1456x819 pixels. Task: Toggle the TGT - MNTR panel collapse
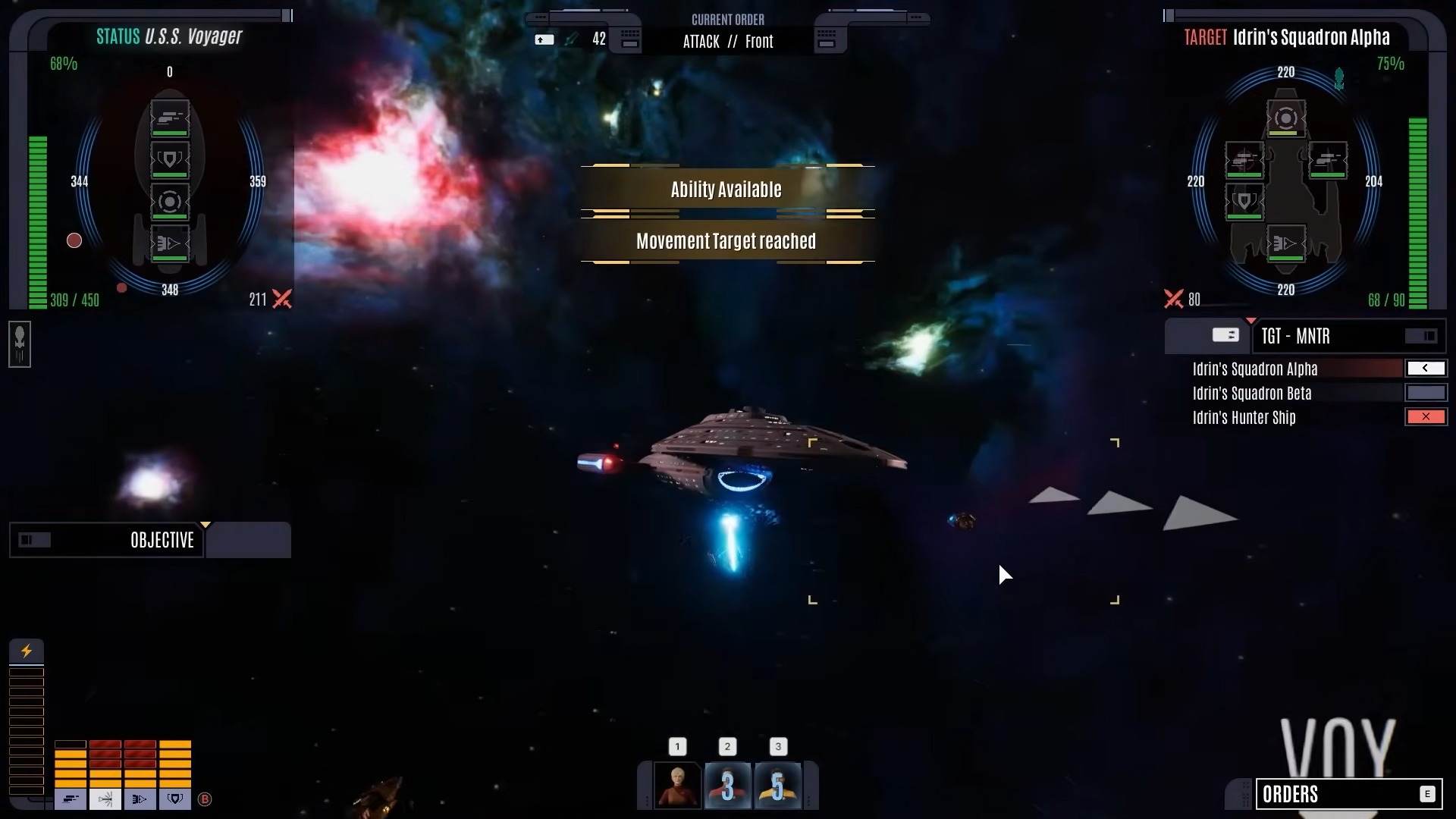(1420, 336)
